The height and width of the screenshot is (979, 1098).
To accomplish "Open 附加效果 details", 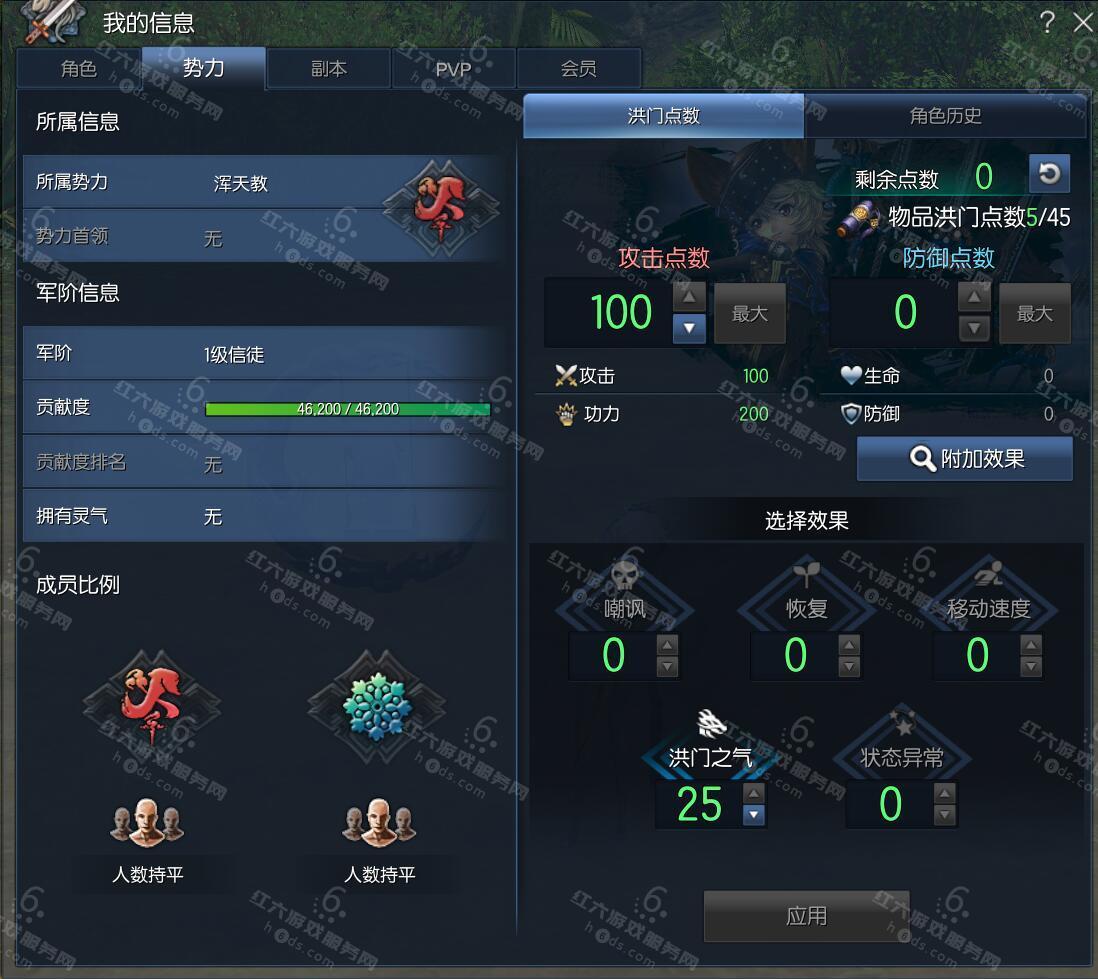I will pos(965,459).
